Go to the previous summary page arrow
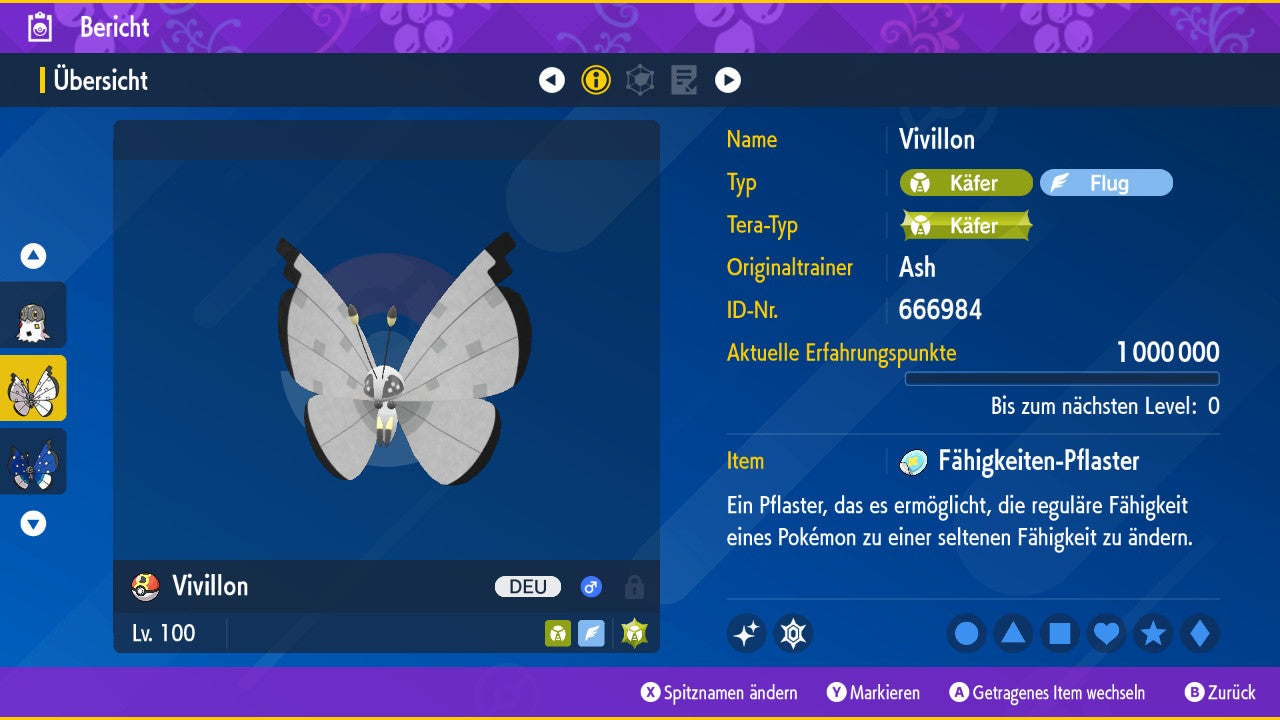The height and width of the screenshot is (720, 1280). [x=552, y=80]
